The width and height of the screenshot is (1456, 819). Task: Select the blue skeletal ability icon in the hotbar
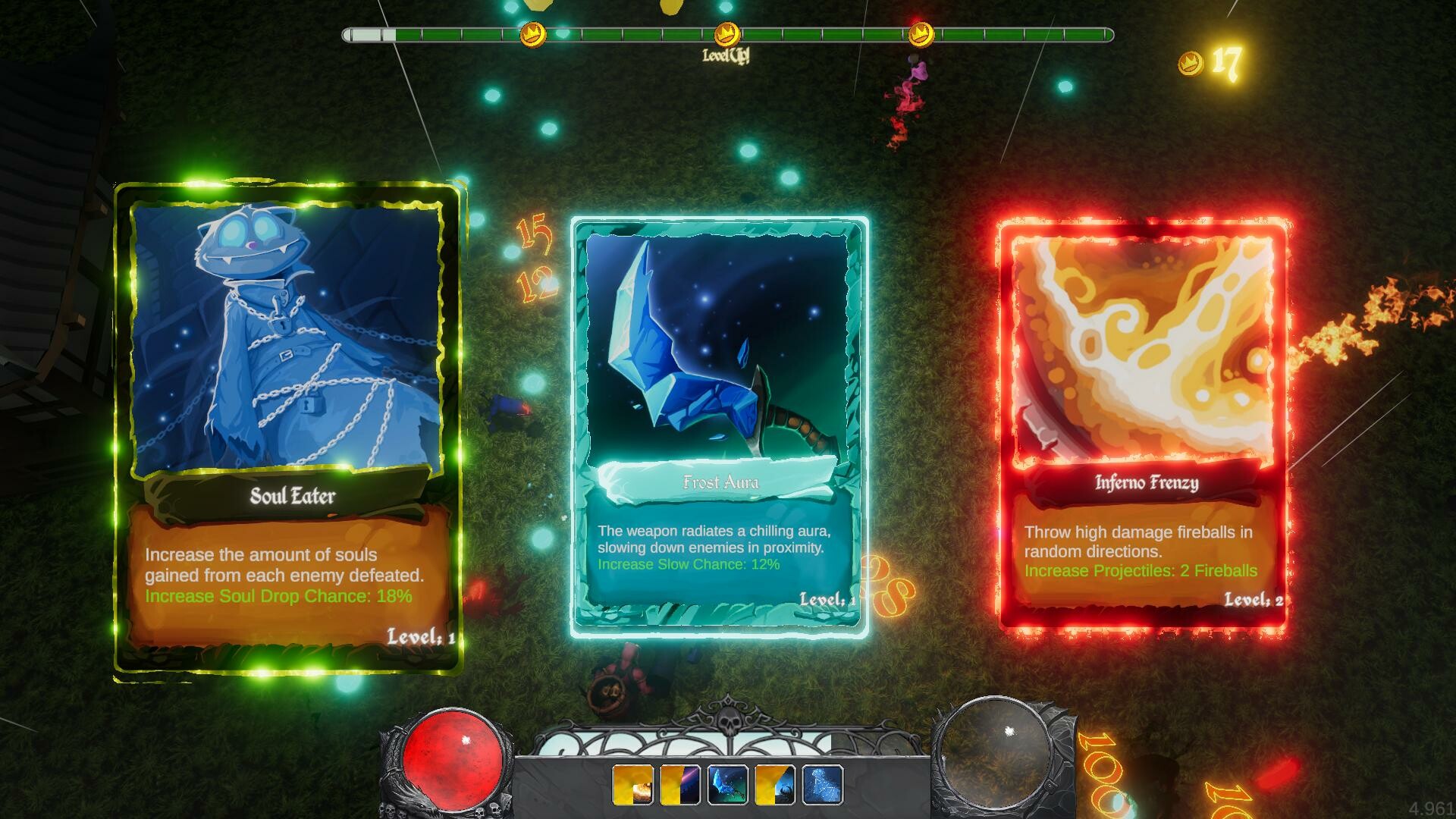[x=824, y=789]
